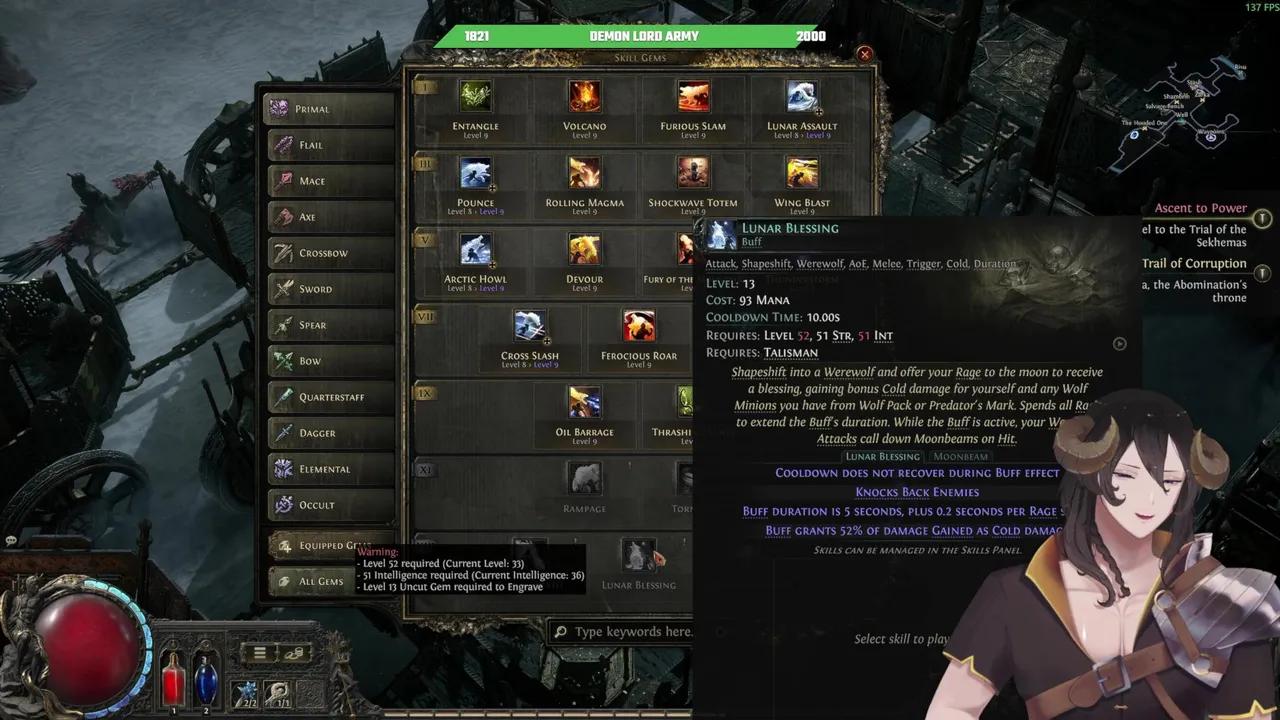Click the Lunar Assault gem icon

tap(800, 97)
